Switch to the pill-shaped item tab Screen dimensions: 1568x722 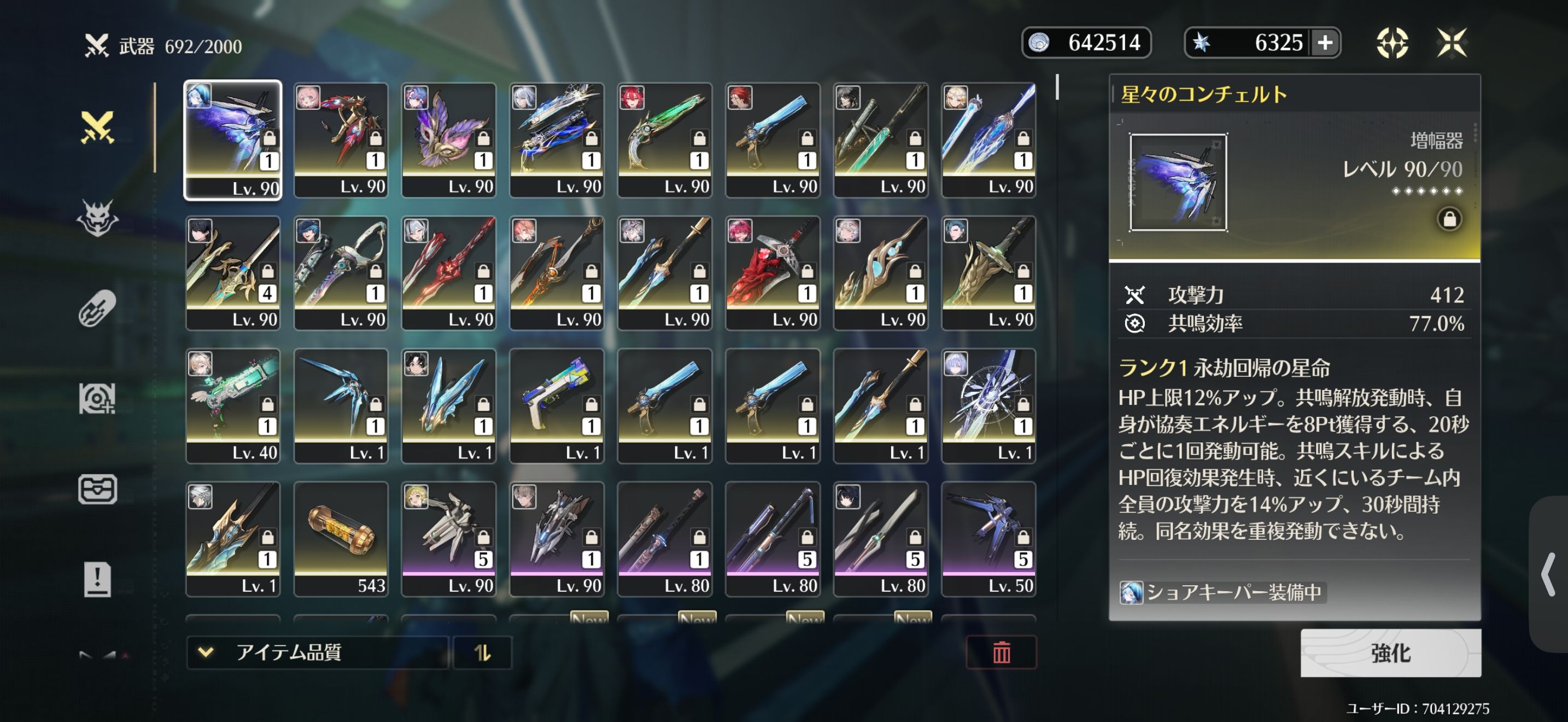pos(97,308)
